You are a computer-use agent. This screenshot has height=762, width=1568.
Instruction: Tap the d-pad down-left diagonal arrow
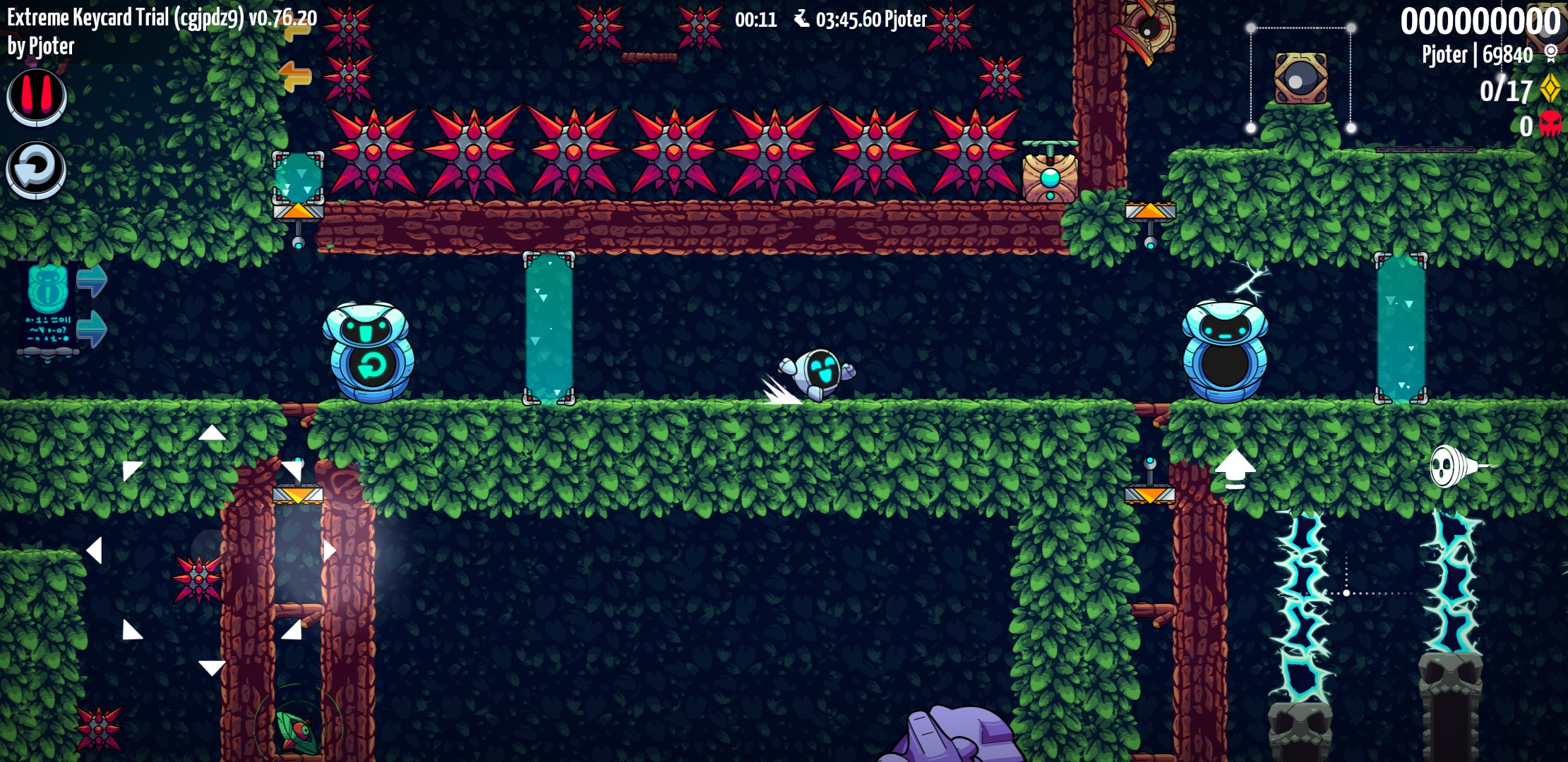pos(131,630)
